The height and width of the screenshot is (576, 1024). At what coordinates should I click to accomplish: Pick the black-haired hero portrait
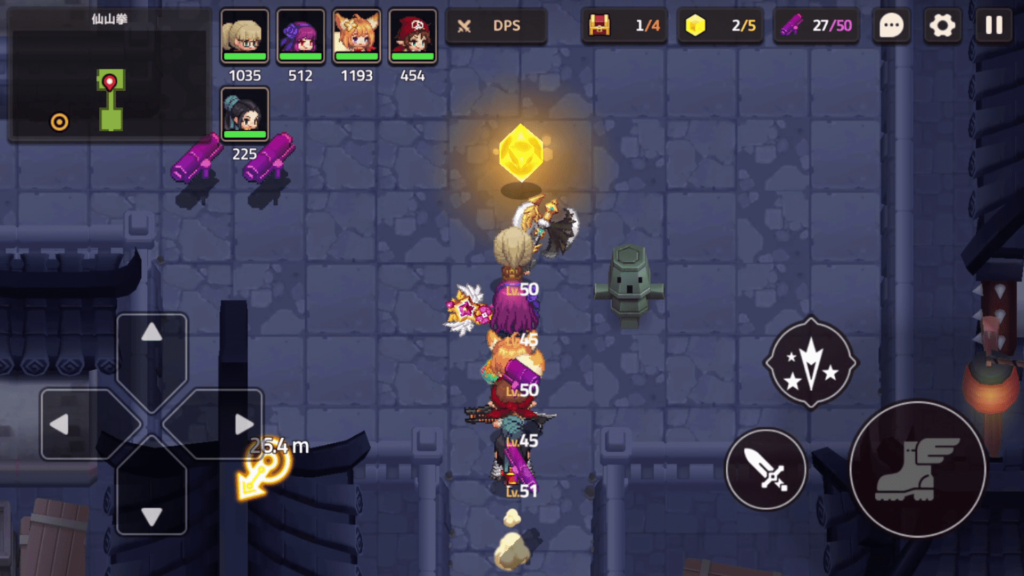(x=244, y=113)
